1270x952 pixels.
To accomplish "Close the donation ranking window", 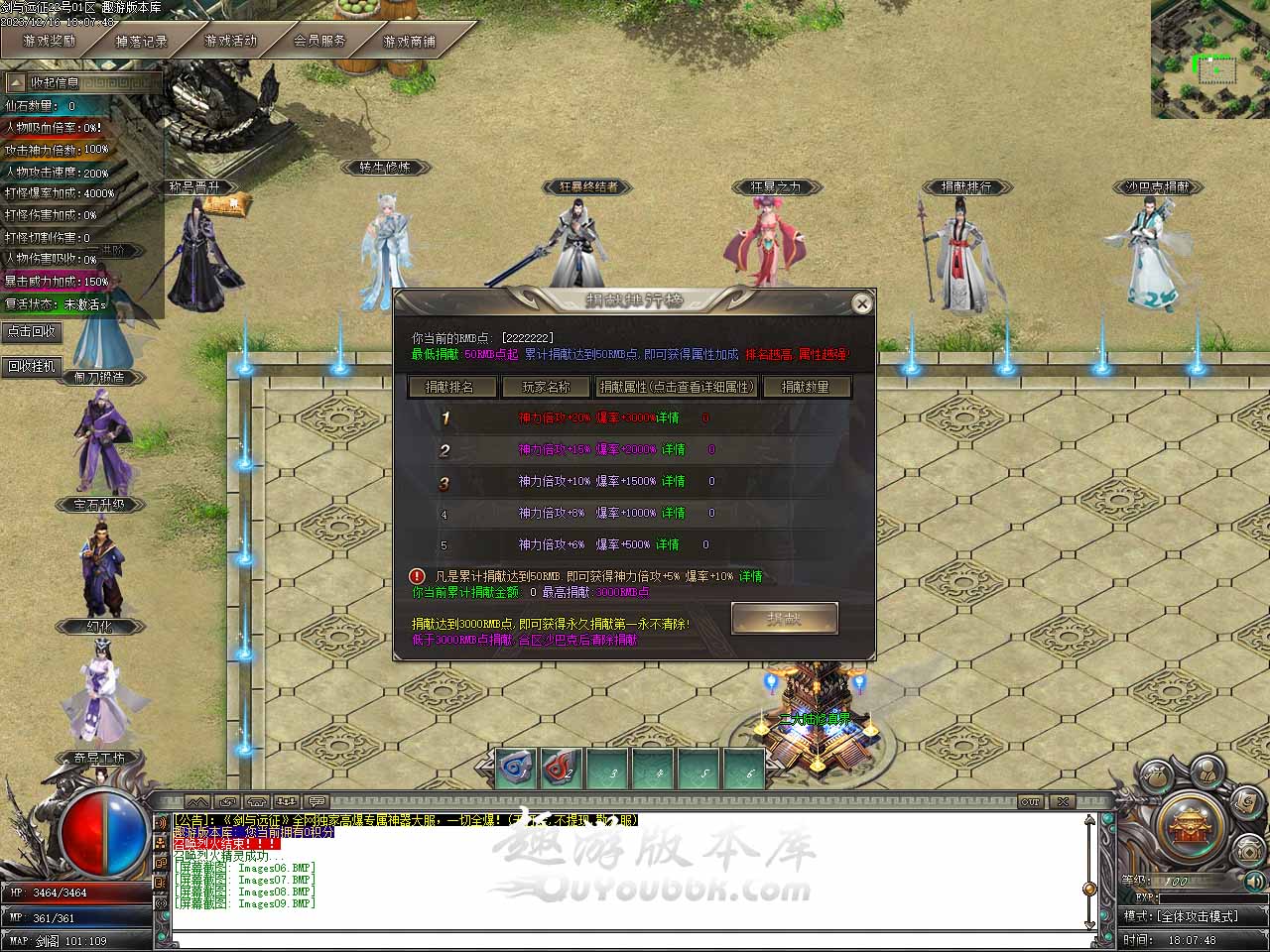I will 861,303.
